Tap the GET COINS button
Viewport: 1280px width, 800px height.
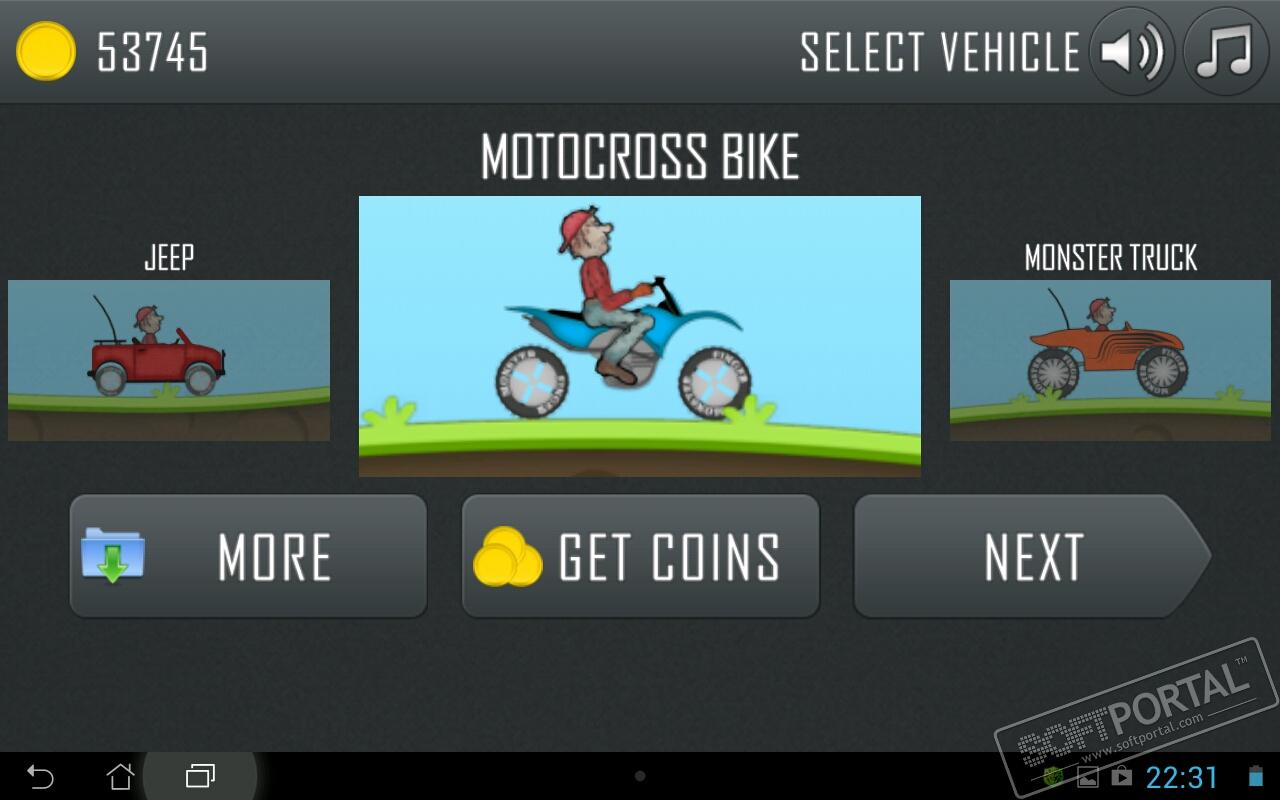coord(640,556)
